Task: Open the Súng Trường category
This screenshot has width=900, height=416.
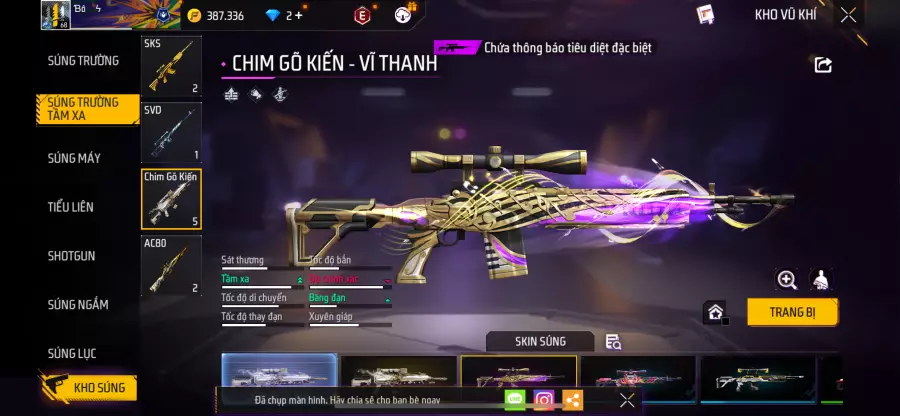Action: pyautogui.click(x=83, y=61)
